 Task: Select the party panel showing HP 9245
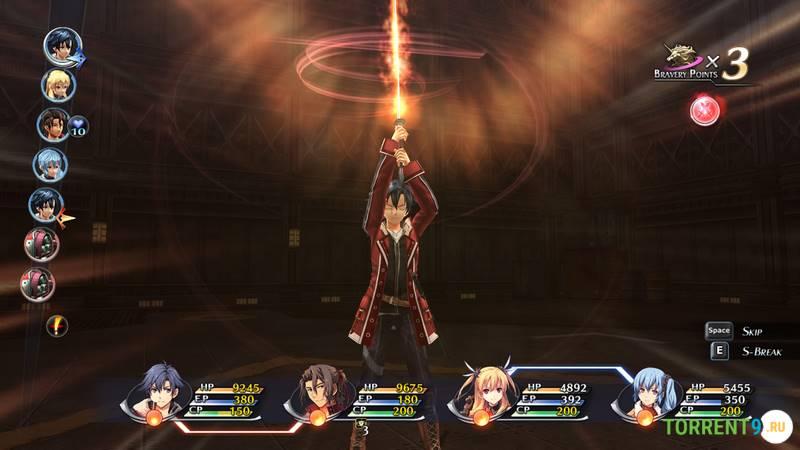click(x=200, y=400)
